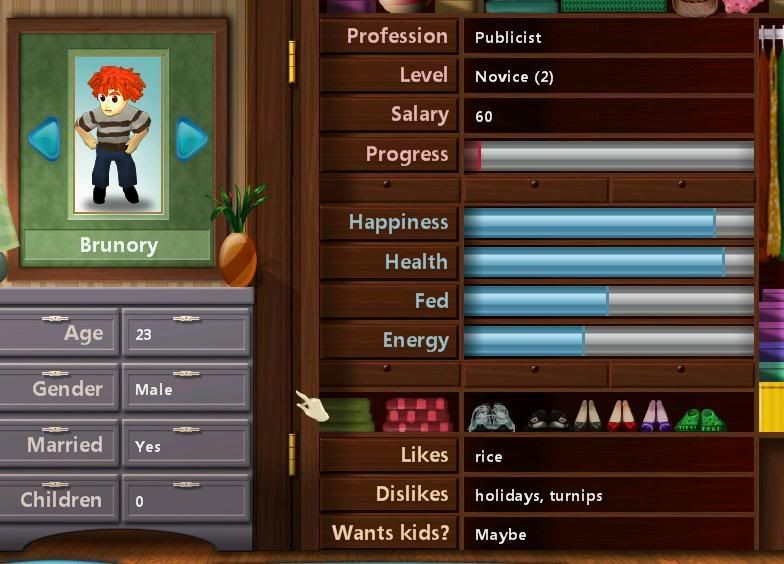Choose the grey sneakers
The height and width of the screenshot is (564, 784).
490,416
